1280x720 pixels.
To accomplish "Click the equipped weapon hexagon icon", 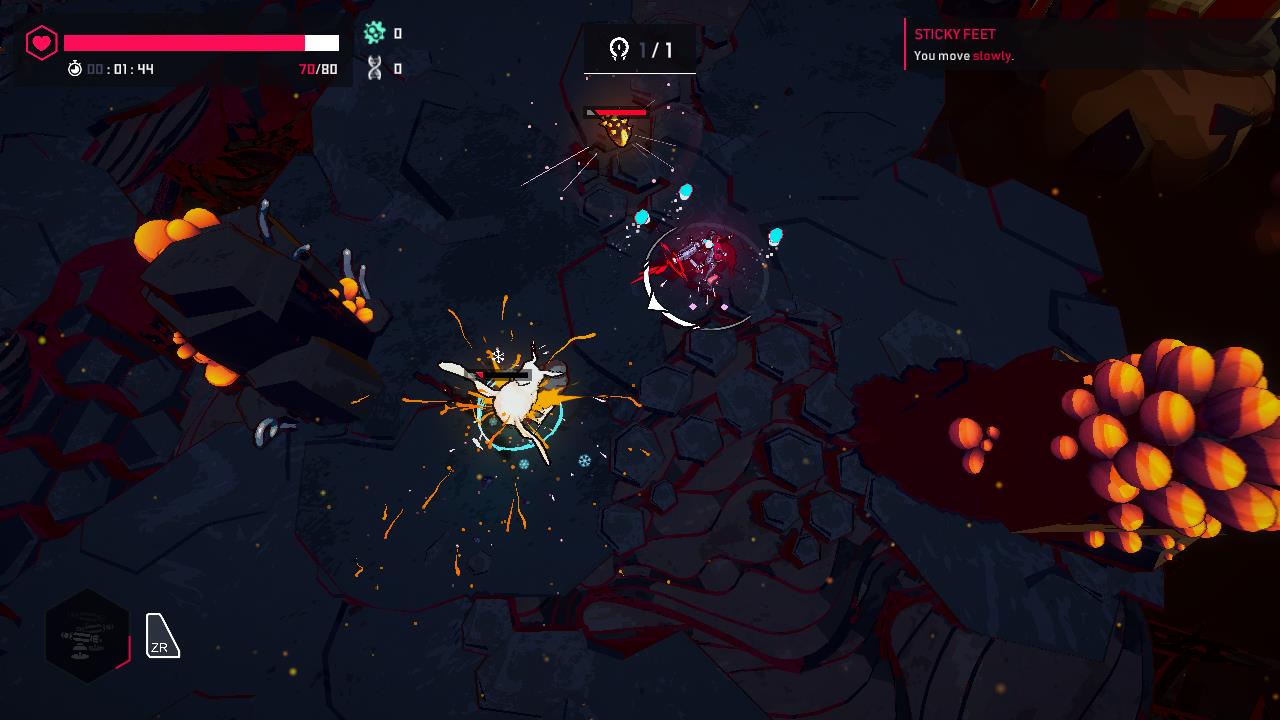I will [x=88, y=635].
